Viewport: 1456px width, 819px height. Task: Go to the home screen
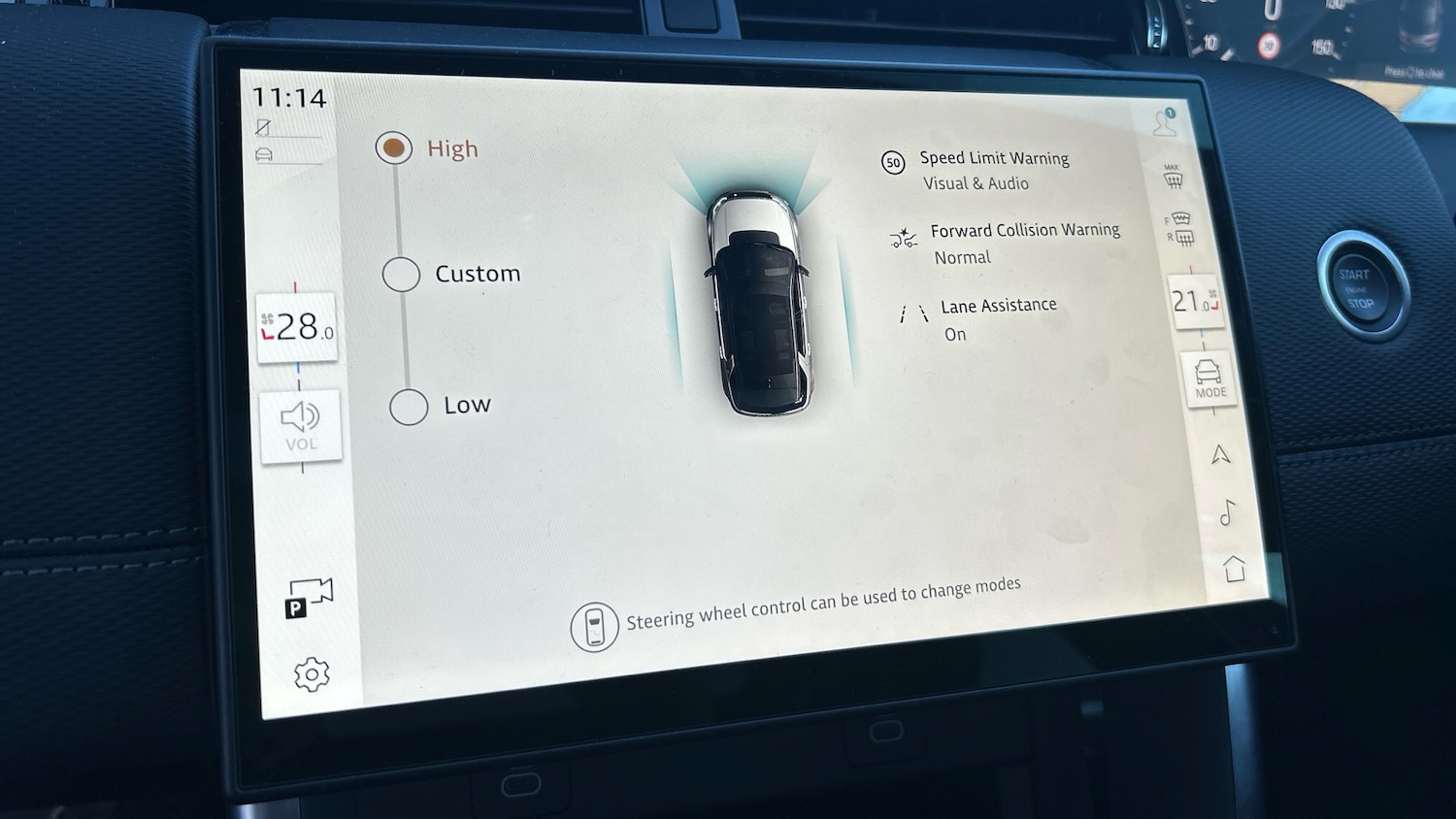pos(1234,568)
